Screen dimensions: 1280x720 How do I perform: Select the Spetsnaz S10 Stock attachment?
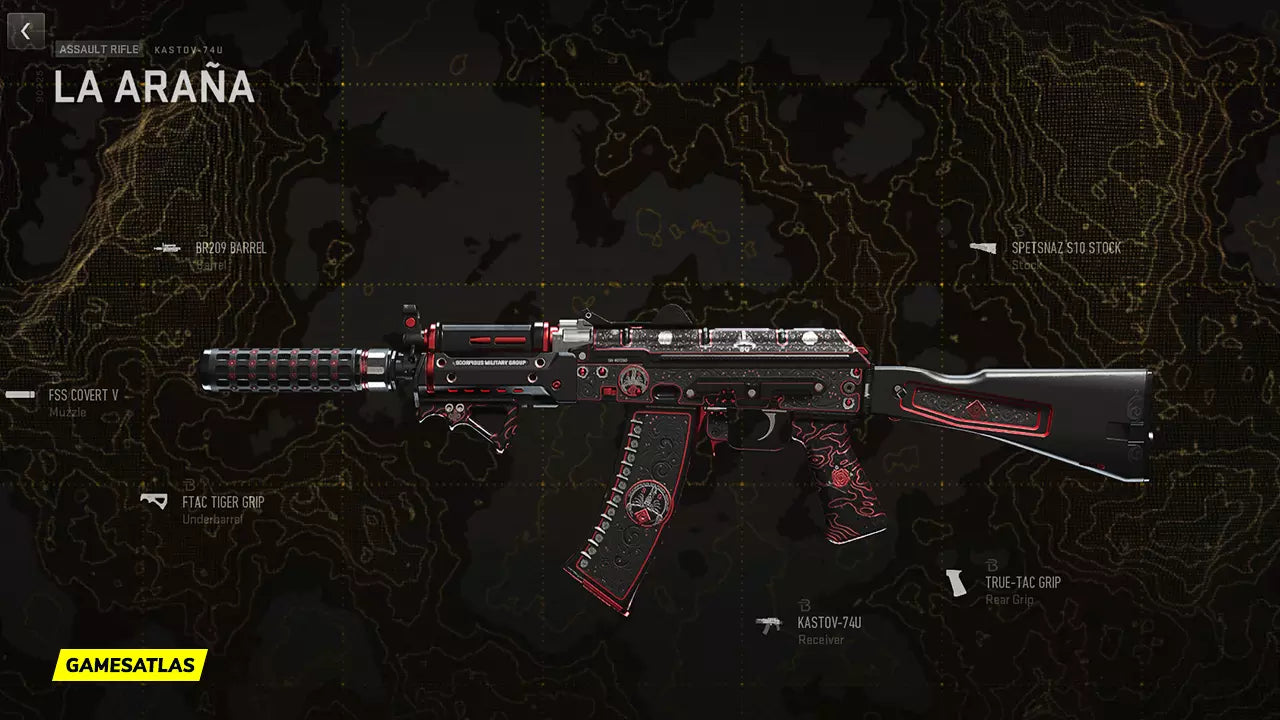(x=1065, y=248)
